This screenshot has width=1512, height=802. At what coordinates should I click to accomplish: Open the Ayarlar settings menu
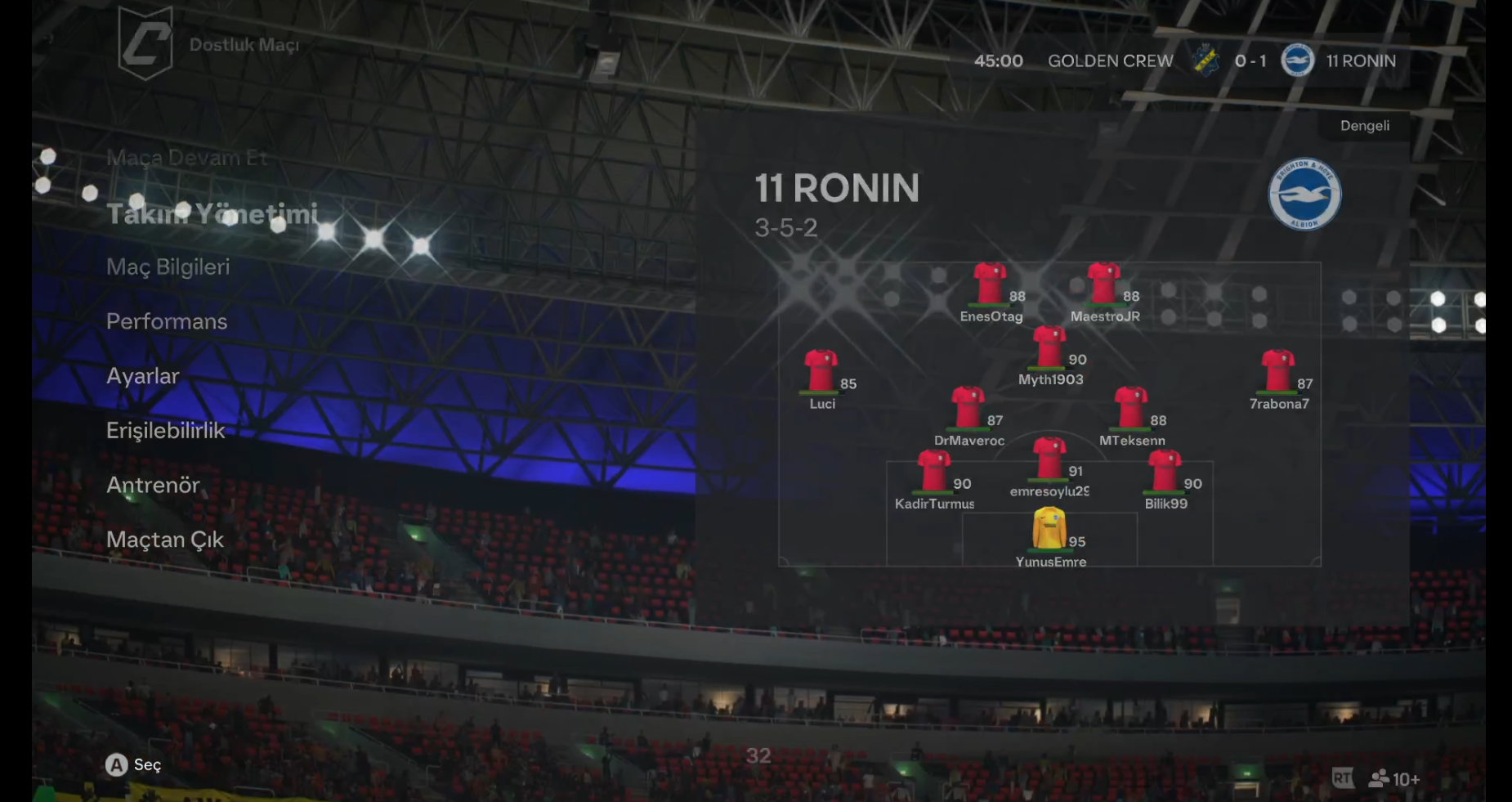coord(142,376)
